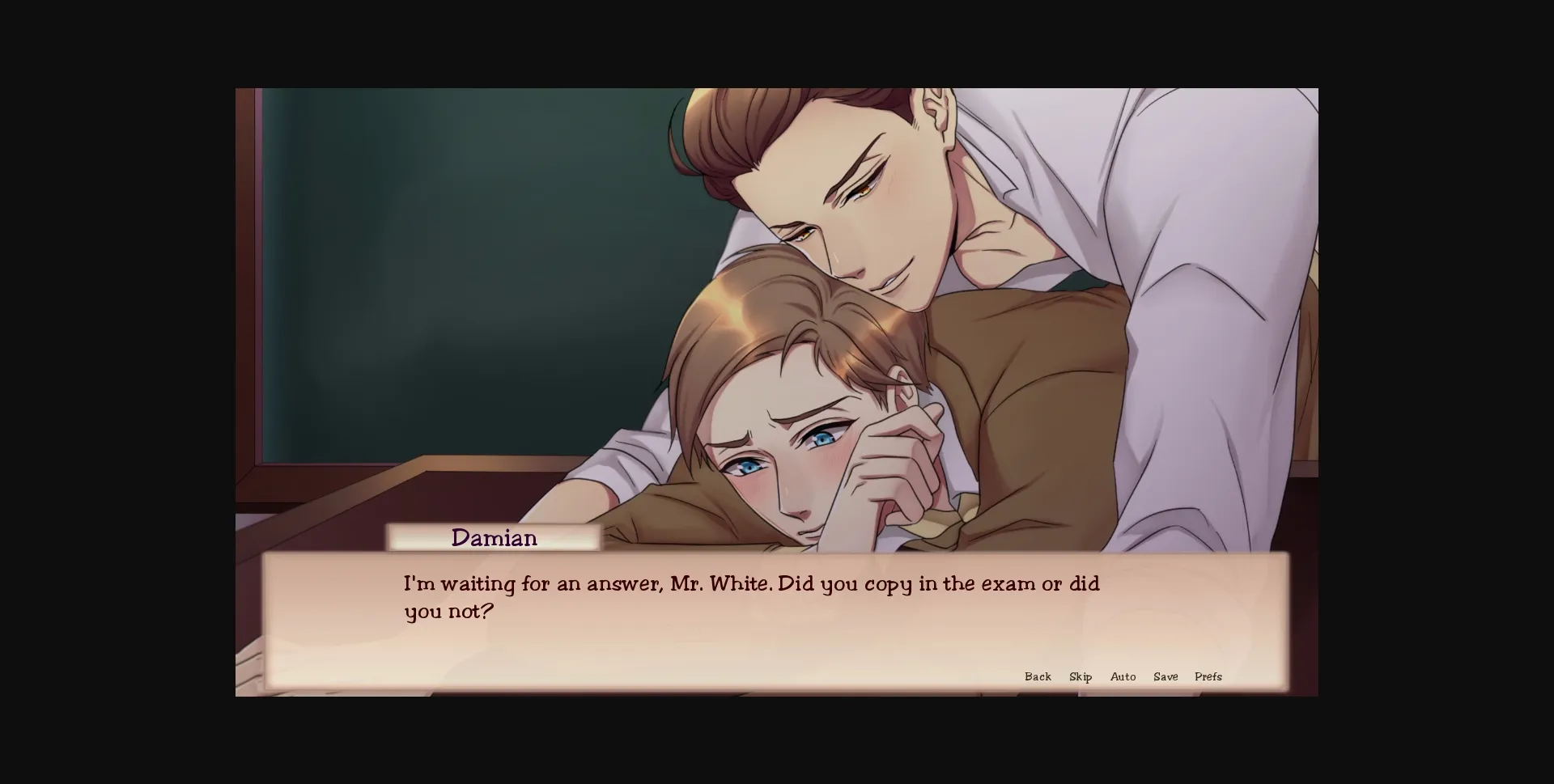Click Skip to fast-forward dialogue
1554x784 pixels.
click(1080, 676)
